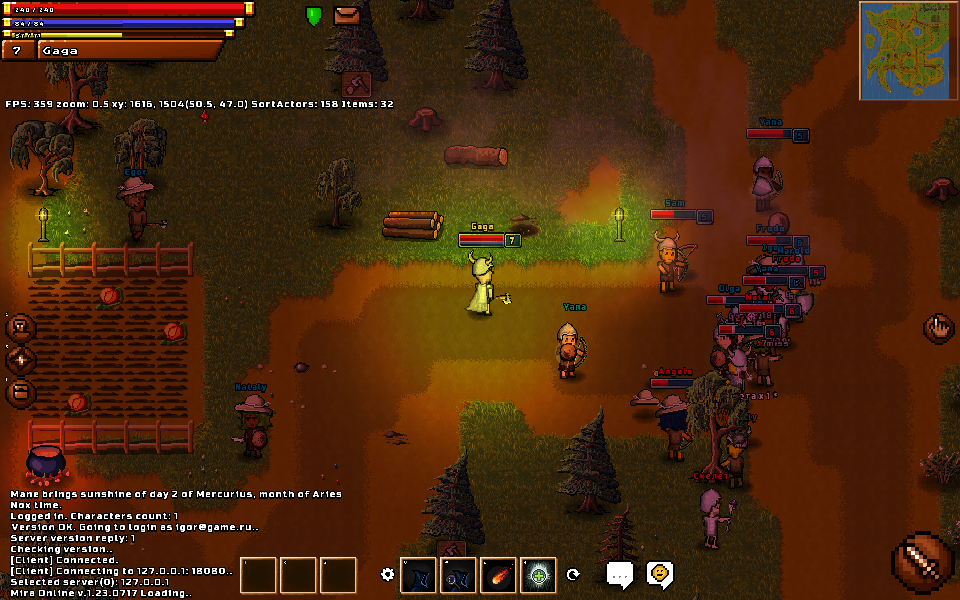This screenshot has width=960, height=600.
Task: Open the world minimap
Action: (907, 50)
